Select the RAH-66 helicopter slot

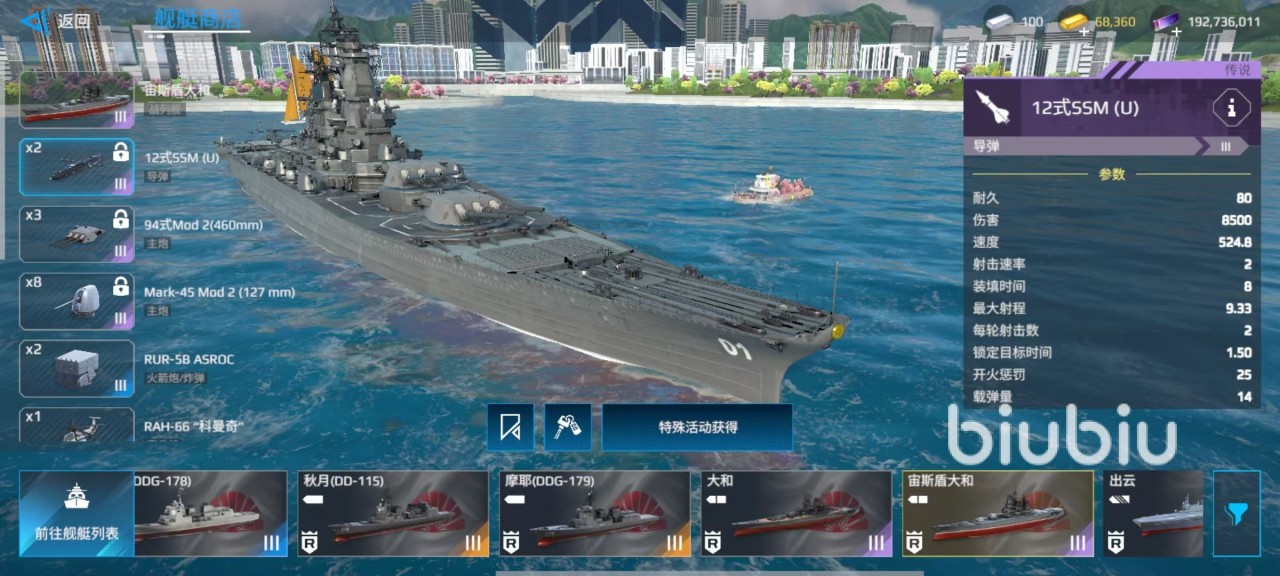pos(77,425)
